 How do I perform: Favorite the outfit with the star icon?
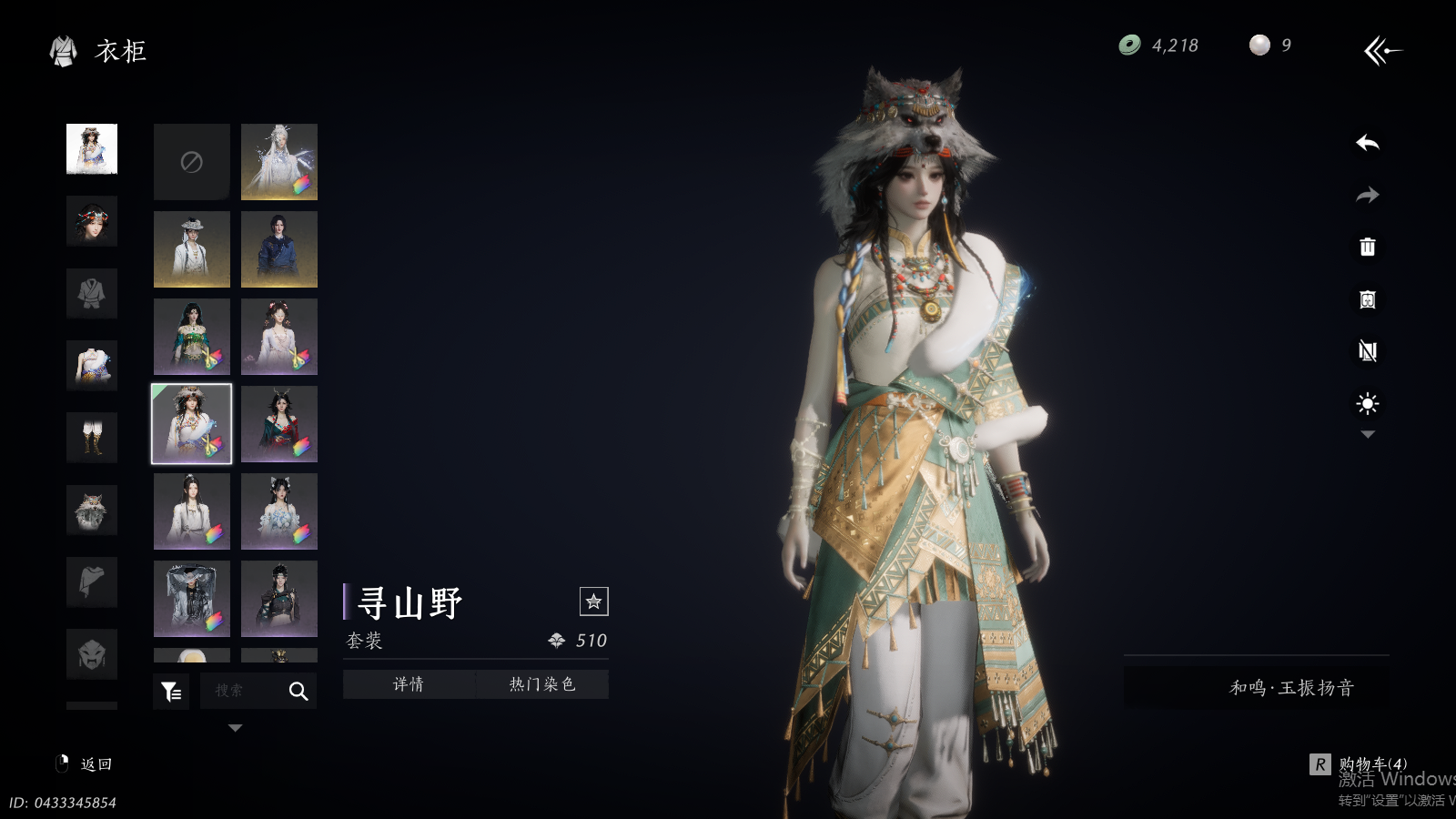click(593, 602)
